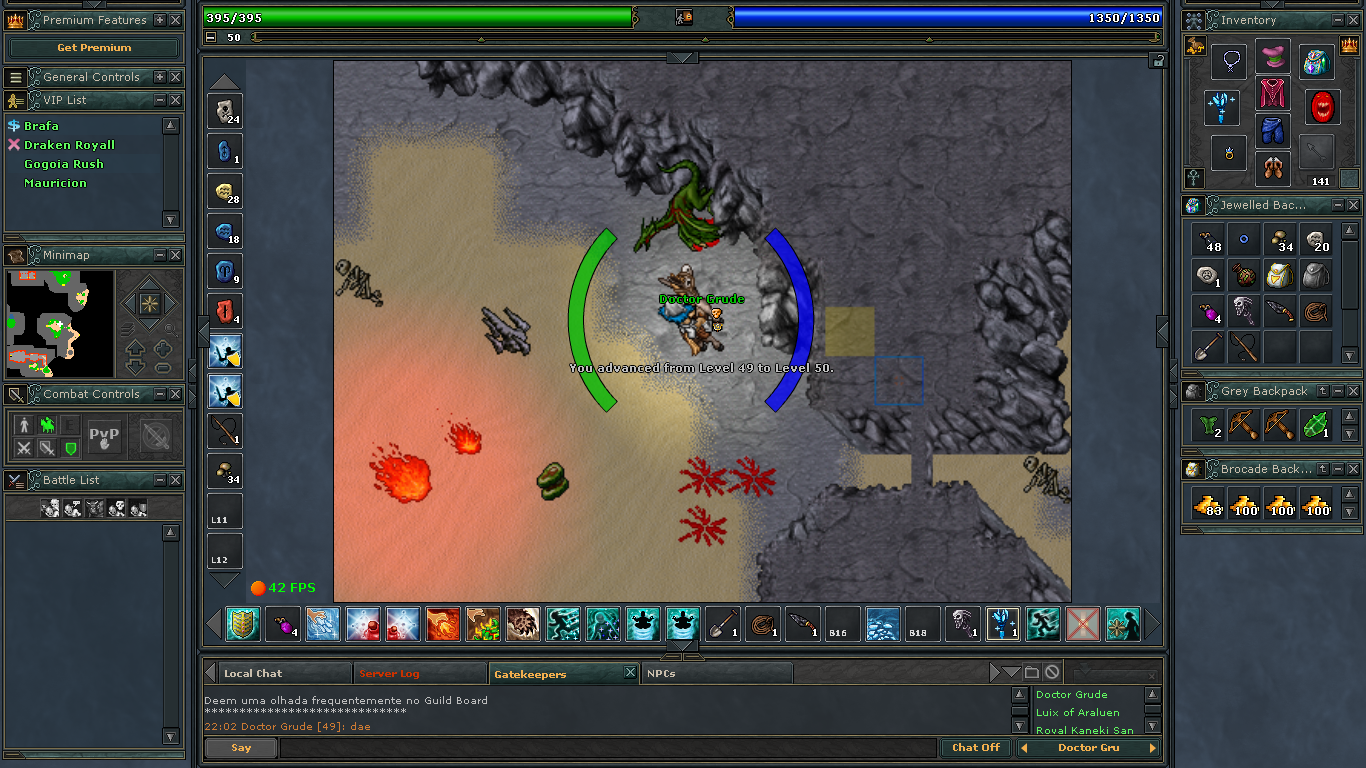Image resolution: width=1366 pixels, height=768 pixels.
Task: Close the Inventory panel
Action: pos(1353,20)
